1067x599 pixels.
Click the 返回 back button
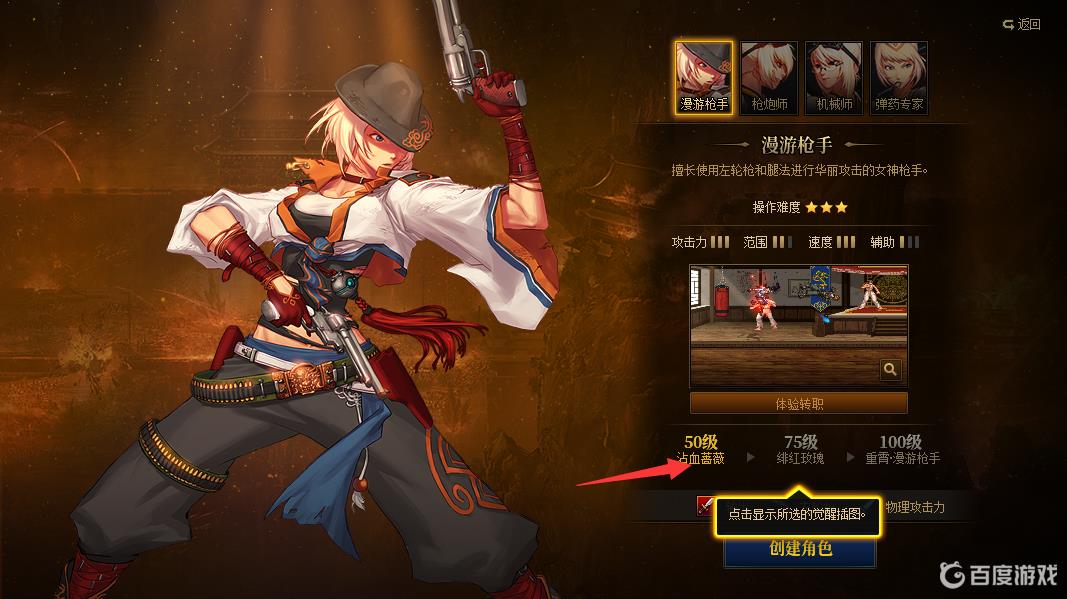coord(1022,24)
